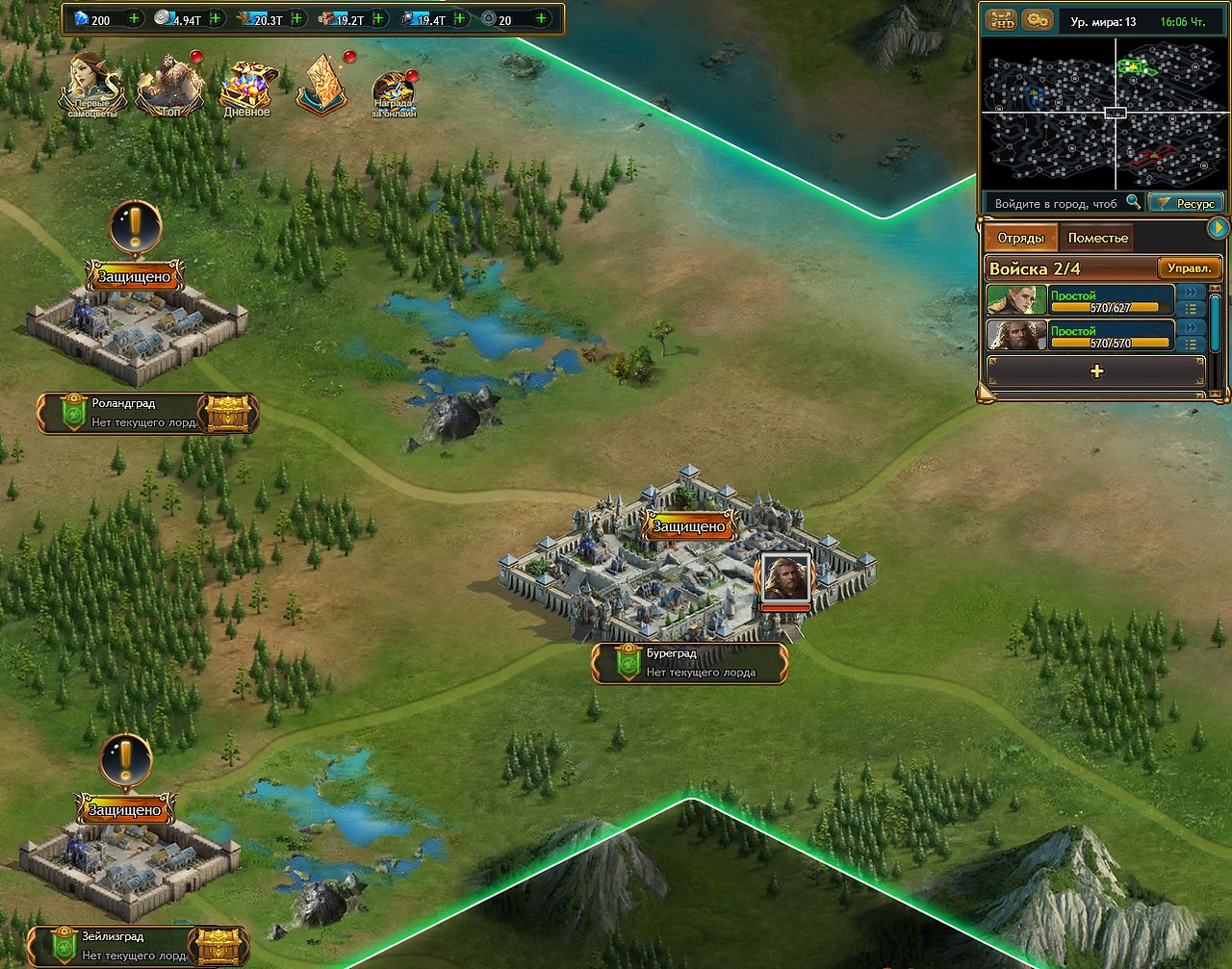The height and width of the screenshot is (969, 1232).
Task: Open the golden card tablet icon
Action: point(321,86)
